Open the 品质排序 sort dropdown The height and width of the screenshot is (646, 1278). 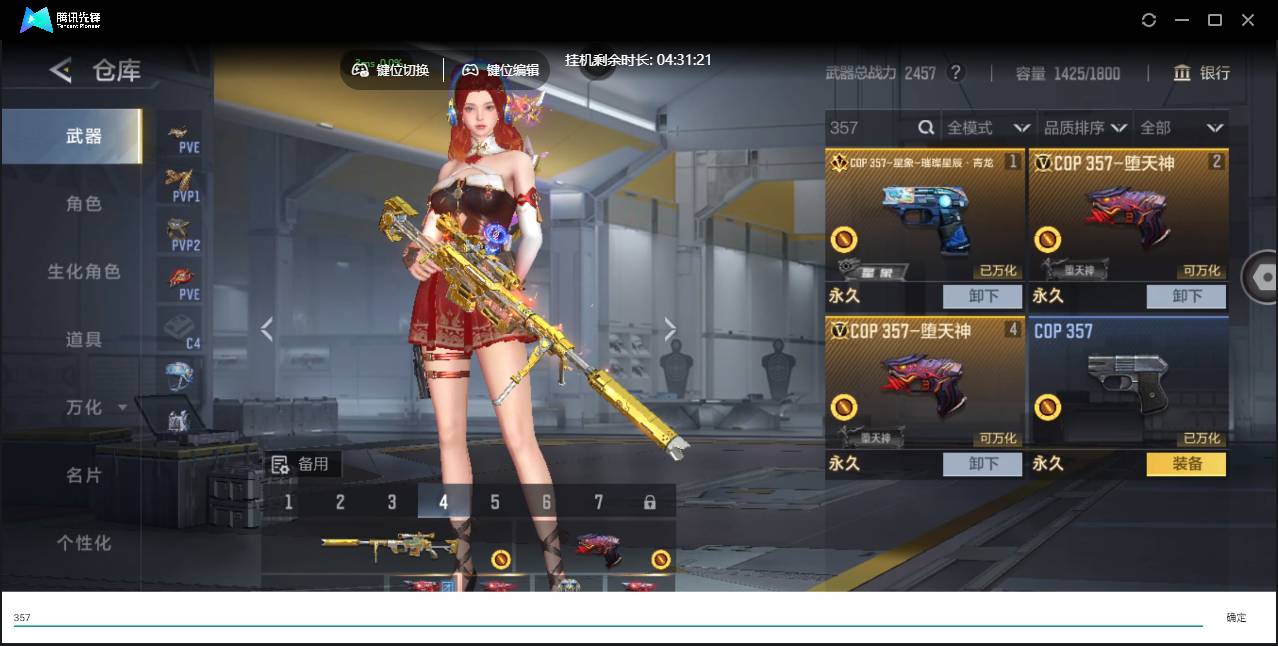(1084, 128)
